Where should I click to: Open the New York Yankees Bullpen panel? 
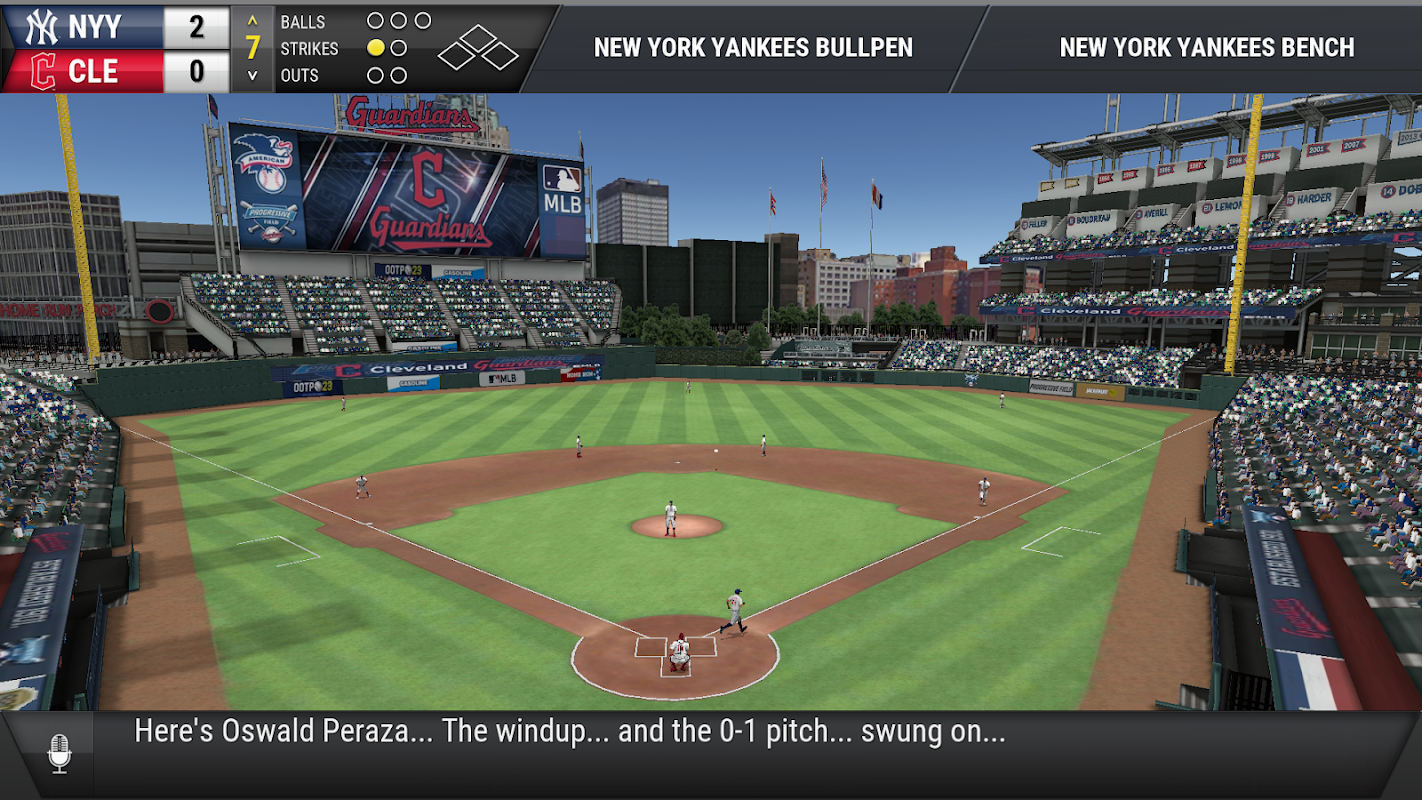point(753,48)
